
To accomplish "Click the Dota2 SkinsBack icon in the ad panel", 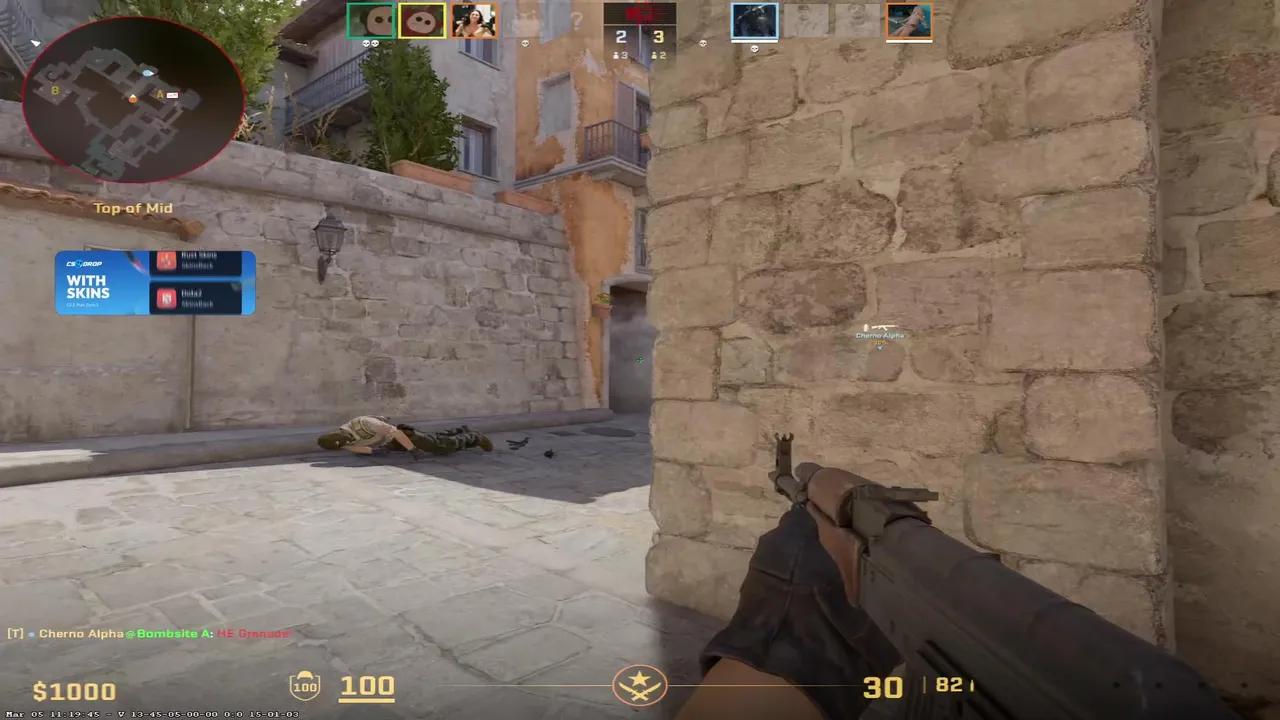I will pyautogui.click(x=166, y=299).
